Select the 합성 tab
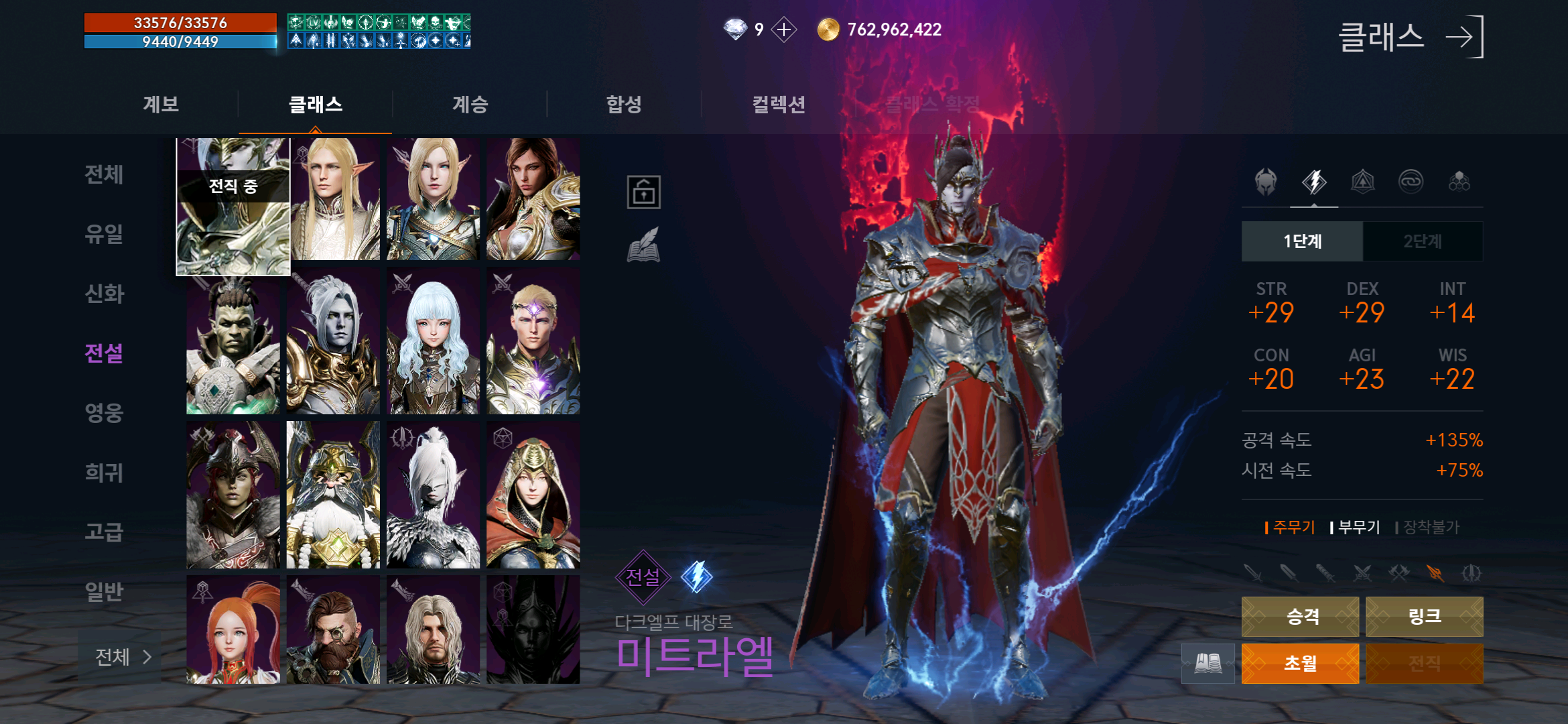 [624, 105]
